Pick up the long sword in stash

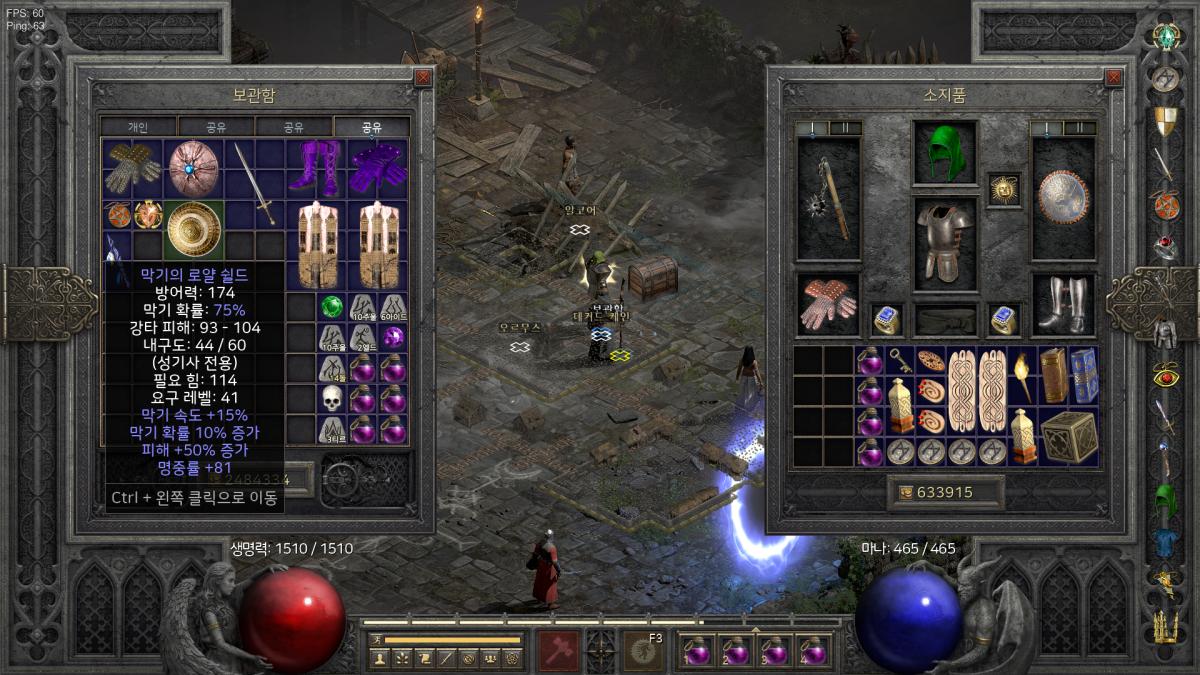(255, 183)
